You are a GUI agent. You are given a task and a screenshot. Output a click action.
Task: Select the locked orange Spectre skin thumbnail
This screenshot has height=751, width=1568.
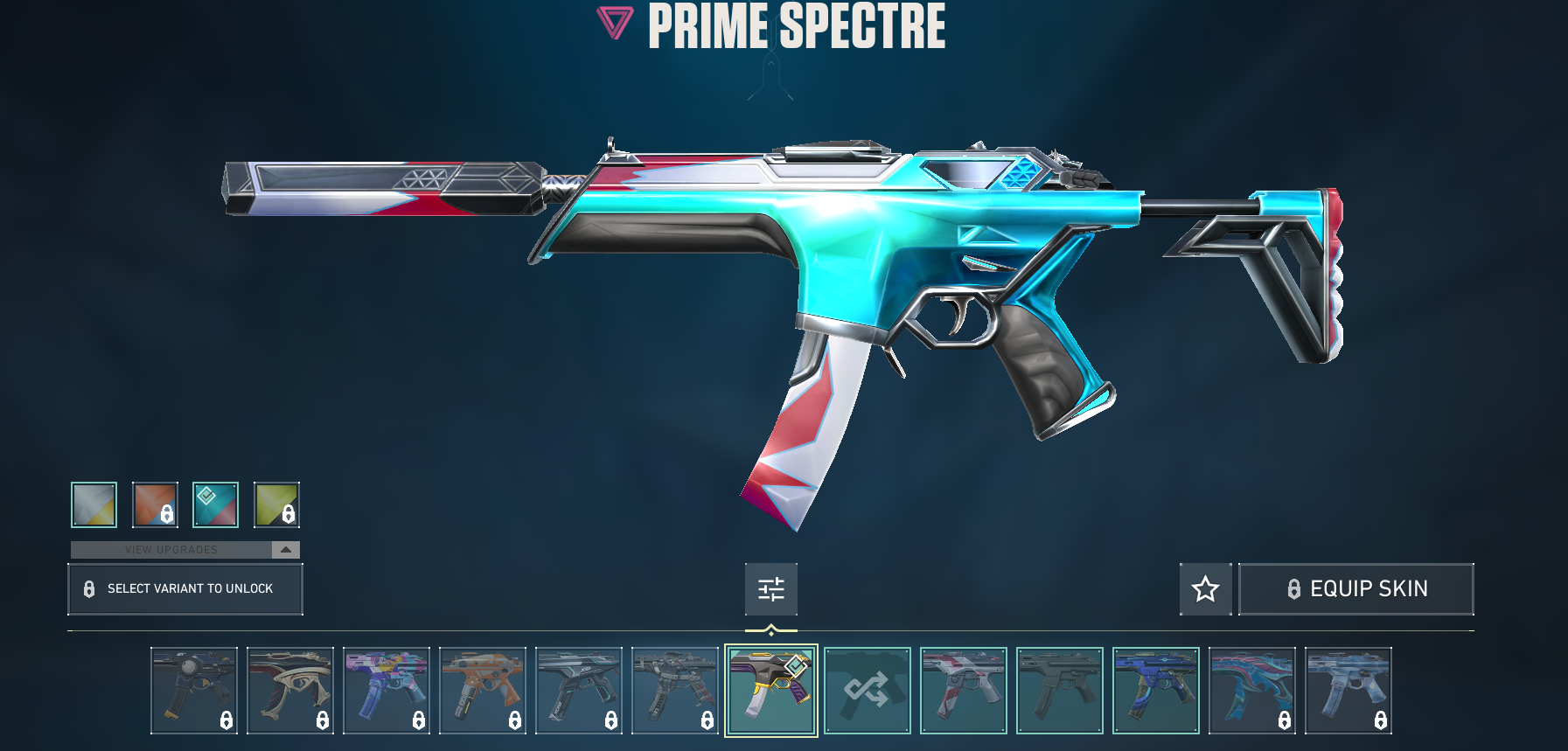click(482, 690)
